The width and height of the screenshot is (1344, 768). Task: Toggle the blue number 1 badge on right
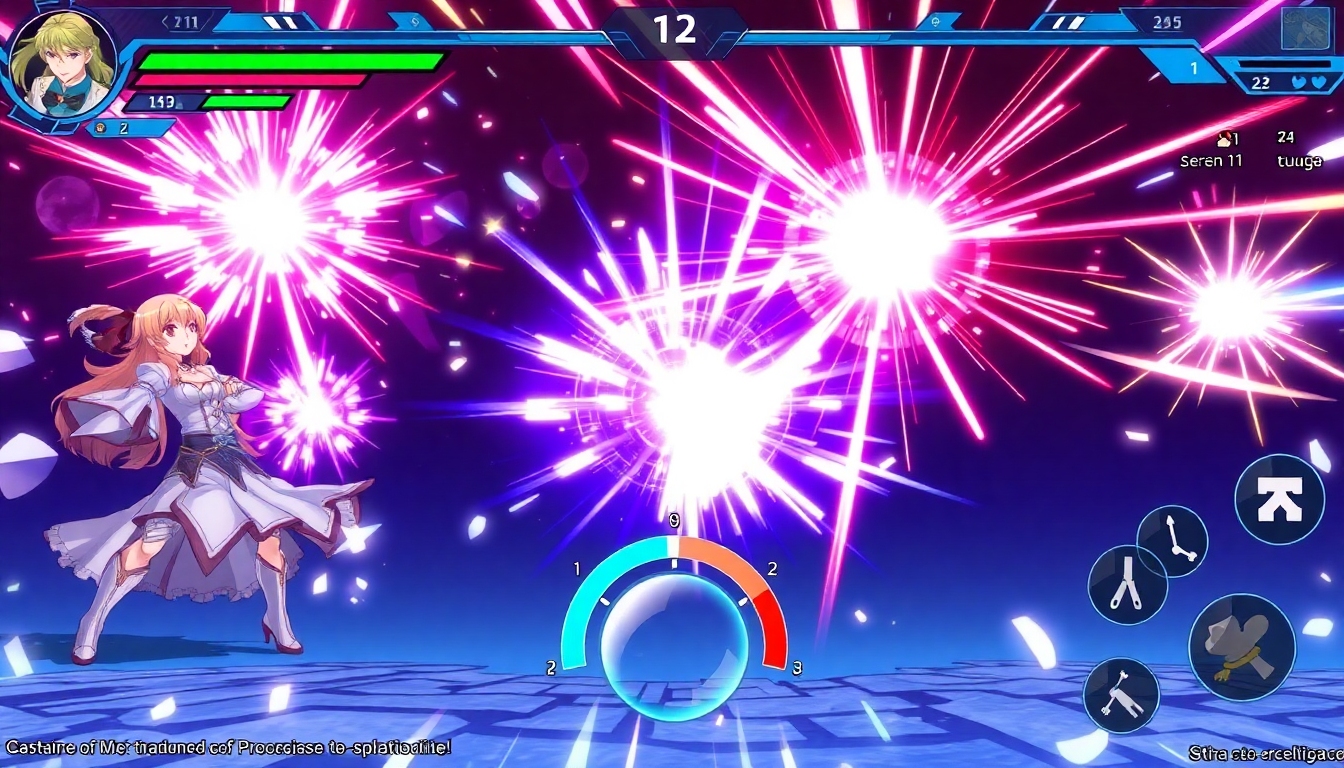point(1194,68)
